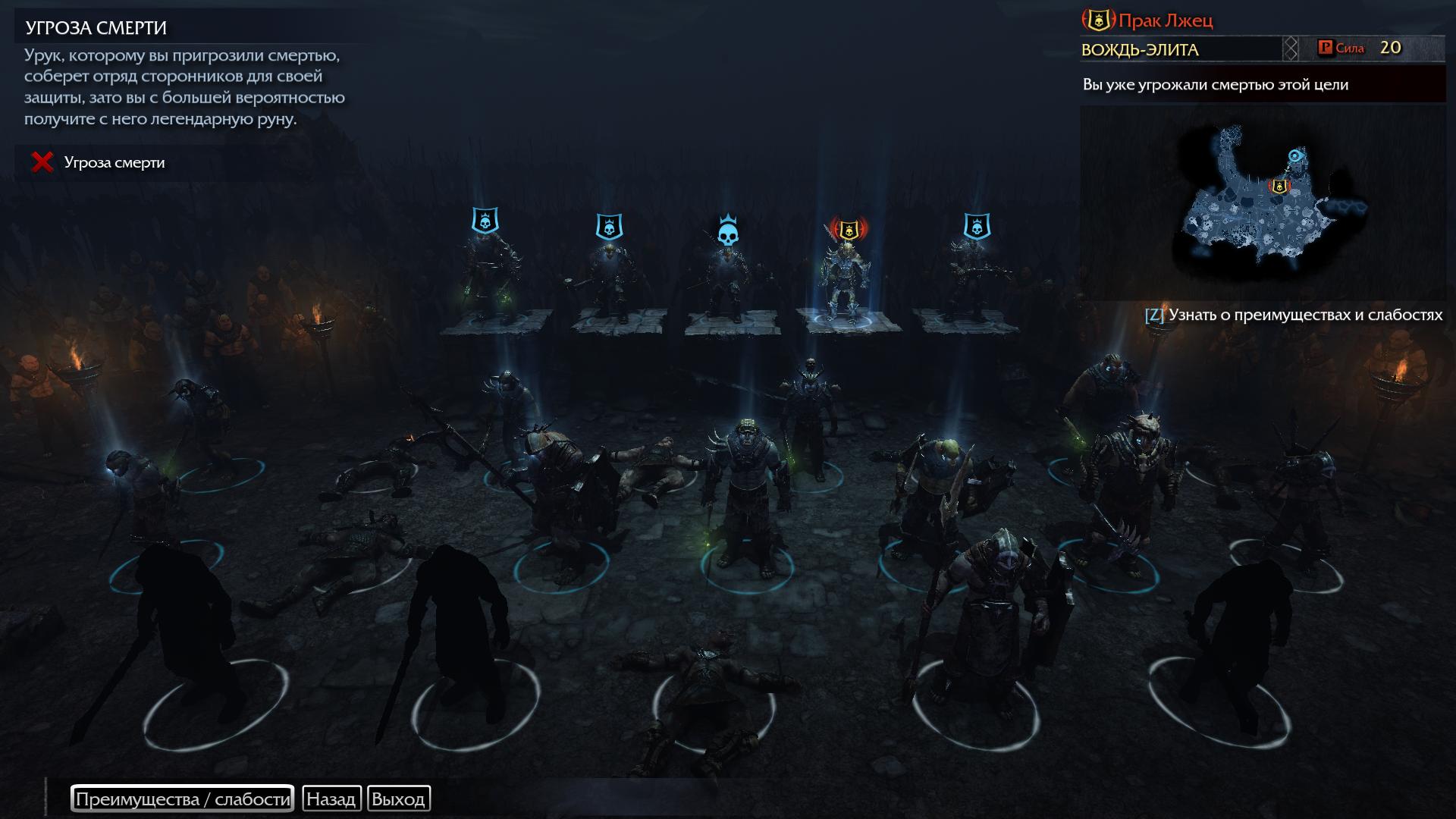Image resolution: width=1456 pixels, height=819 pixels.
Task: Choose the red-gold highlighted warchief emblem
Action: point(849,227)
